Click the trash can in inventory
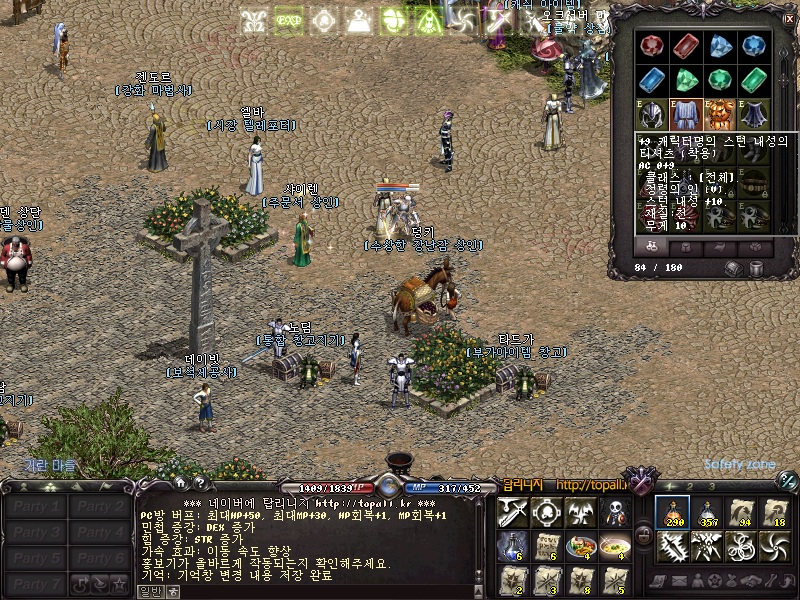The height and width of the screenshot is (600, 800). (x=757, y=268)
